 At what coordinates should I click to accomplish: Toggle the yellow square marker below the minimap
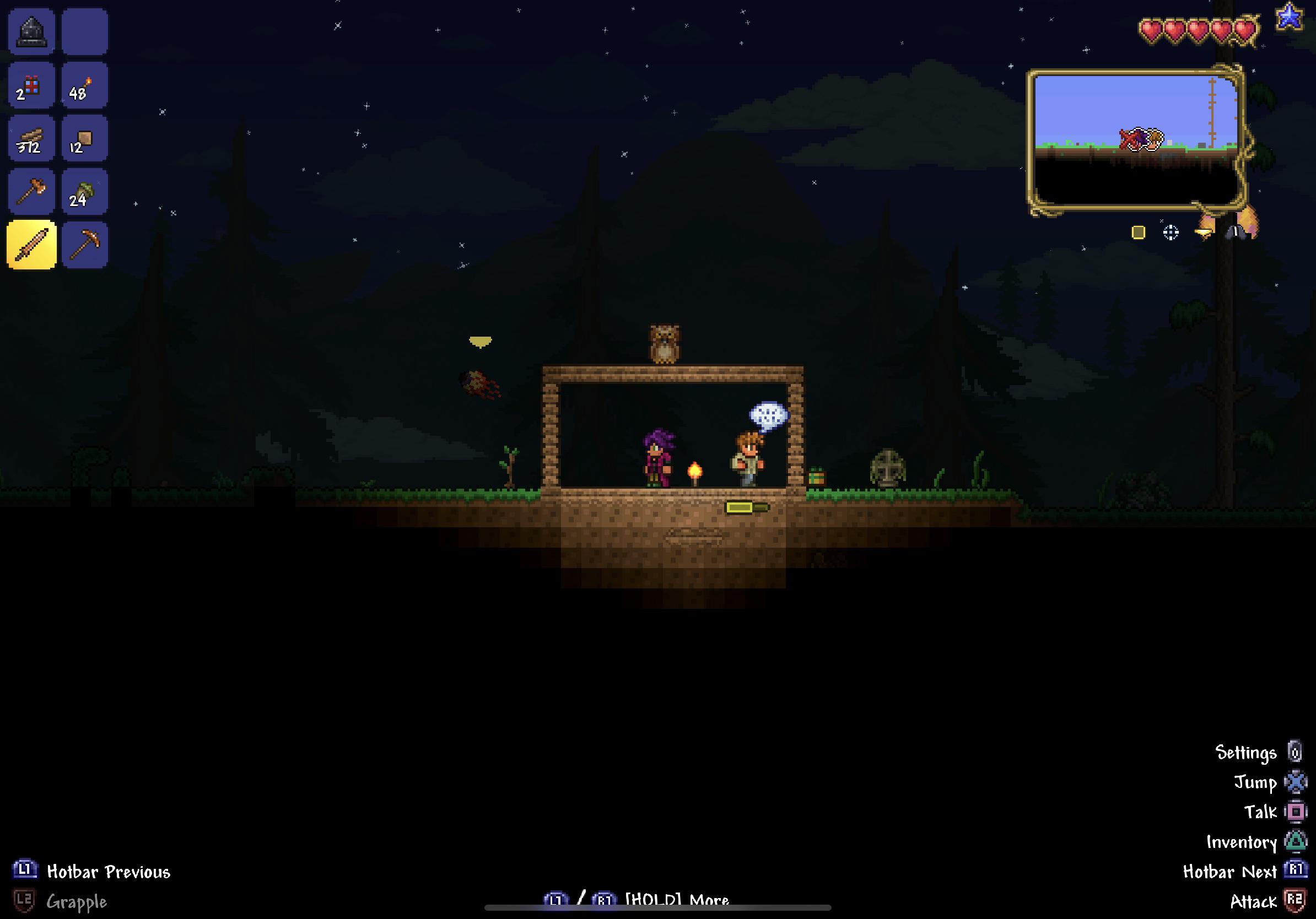(x=1139, y=232)
